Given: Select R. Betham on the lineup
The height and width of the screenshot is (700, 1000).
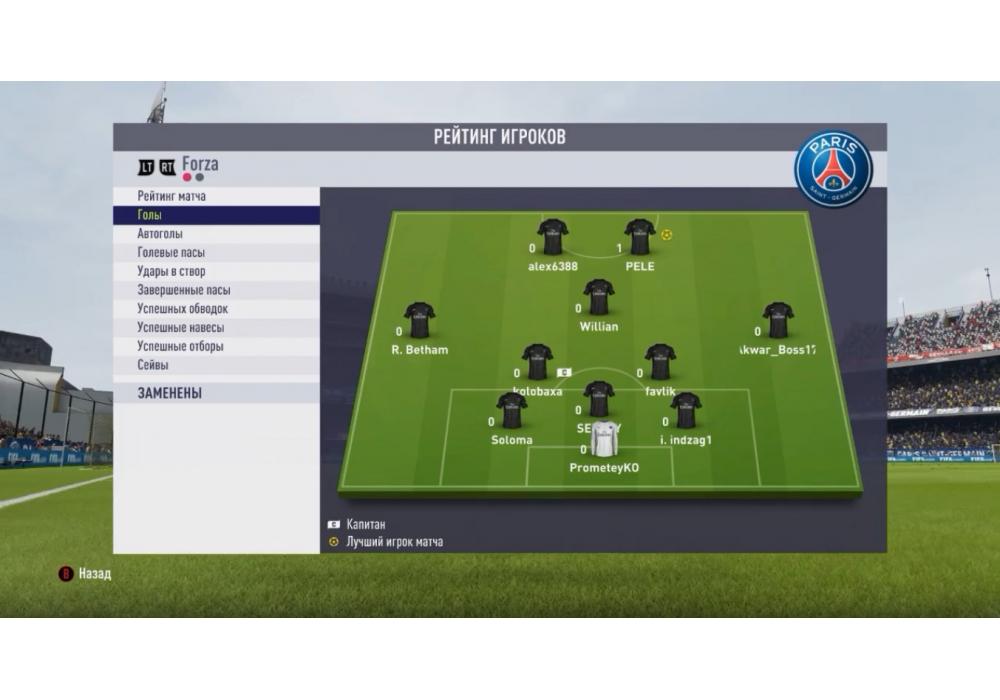Looking at the screenshot, I should 419,320.
